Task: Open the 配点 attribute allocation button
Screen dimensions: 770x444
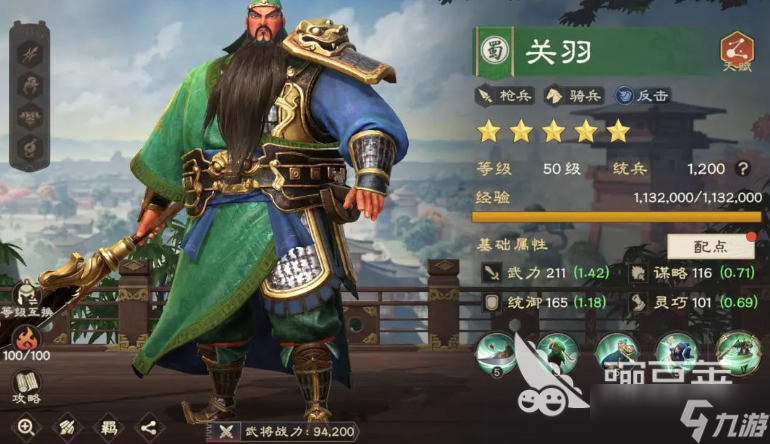Action: (711, 245)
